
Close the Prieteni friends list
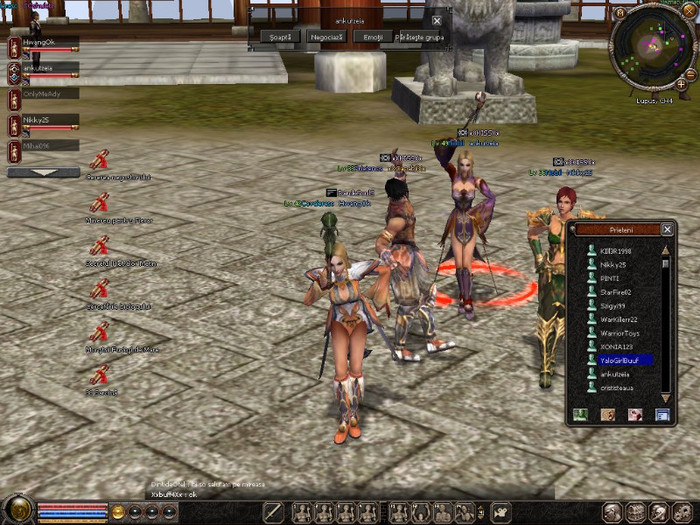click(x=667, y=229)
